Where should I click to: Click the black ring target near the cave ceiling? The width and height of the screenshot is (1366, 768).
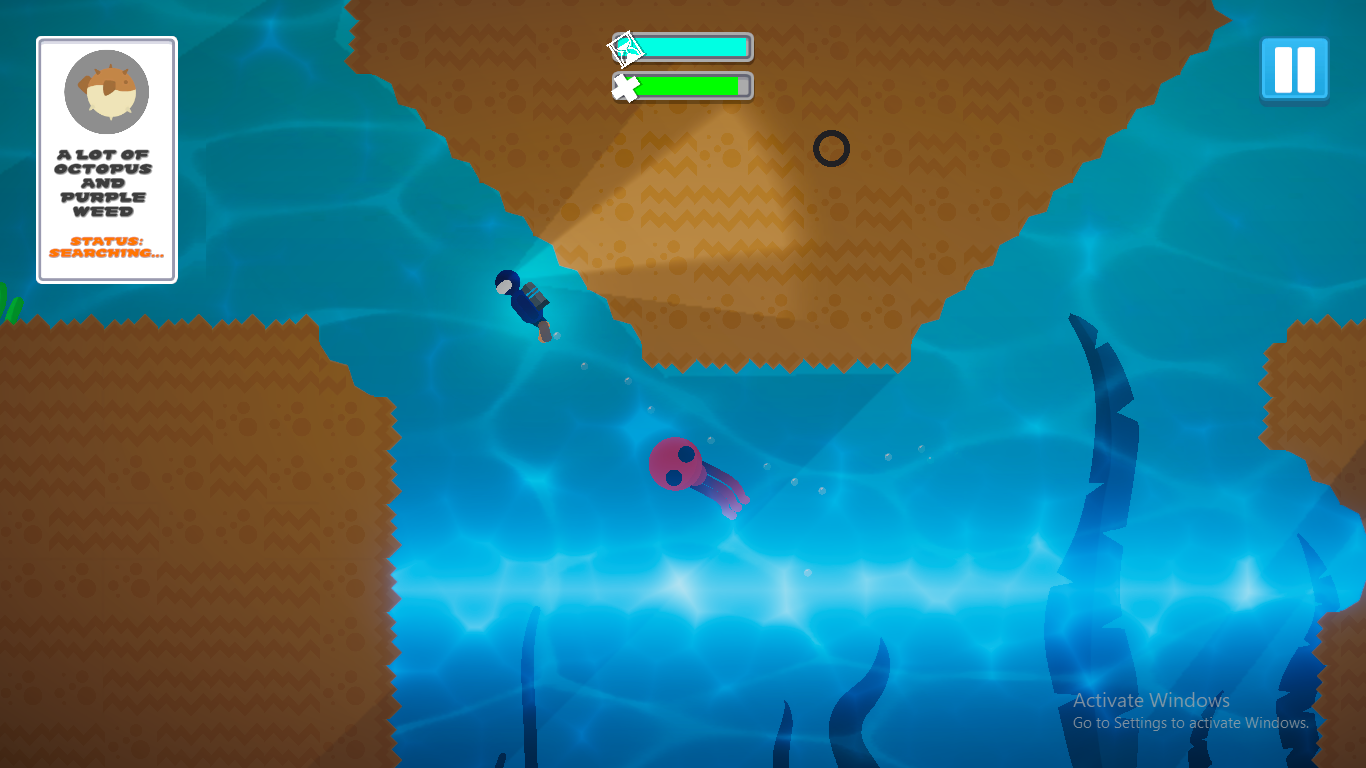[x=830, y=148]
